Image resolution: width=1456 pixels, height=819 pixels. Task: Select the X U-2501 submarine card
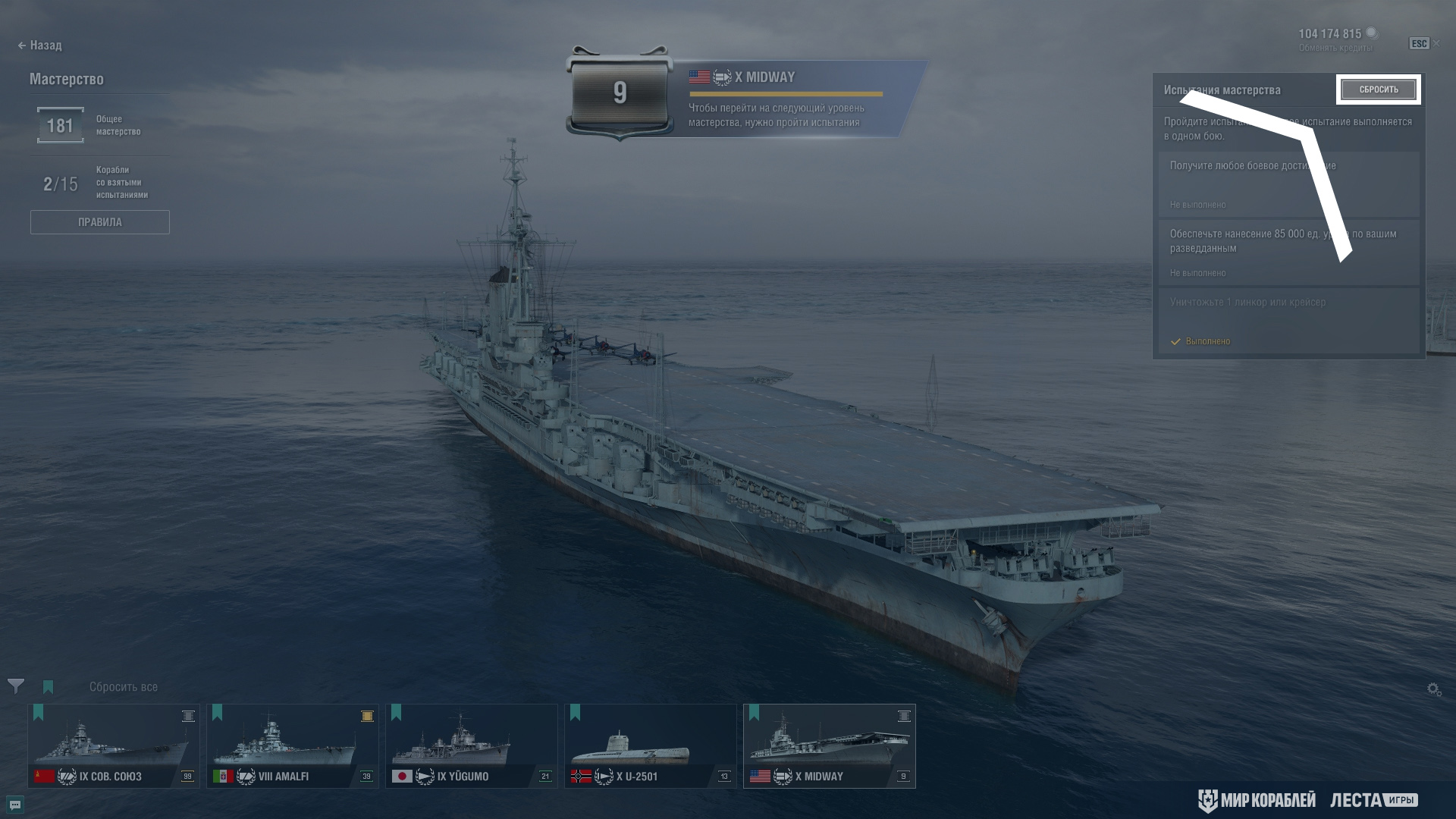[651, 746]
